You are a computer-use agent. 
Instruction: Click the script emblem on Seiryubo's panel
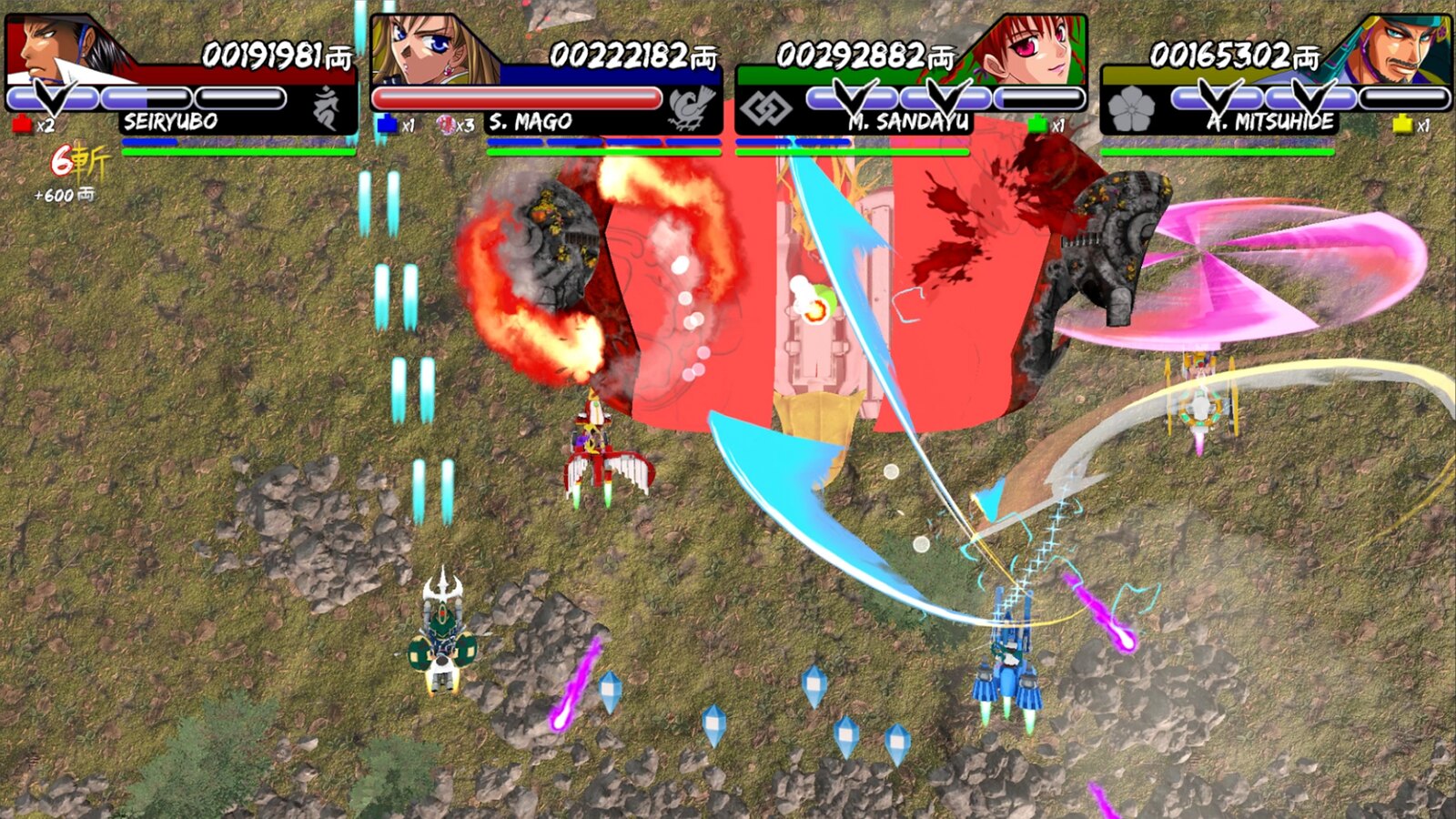(327, 108)
